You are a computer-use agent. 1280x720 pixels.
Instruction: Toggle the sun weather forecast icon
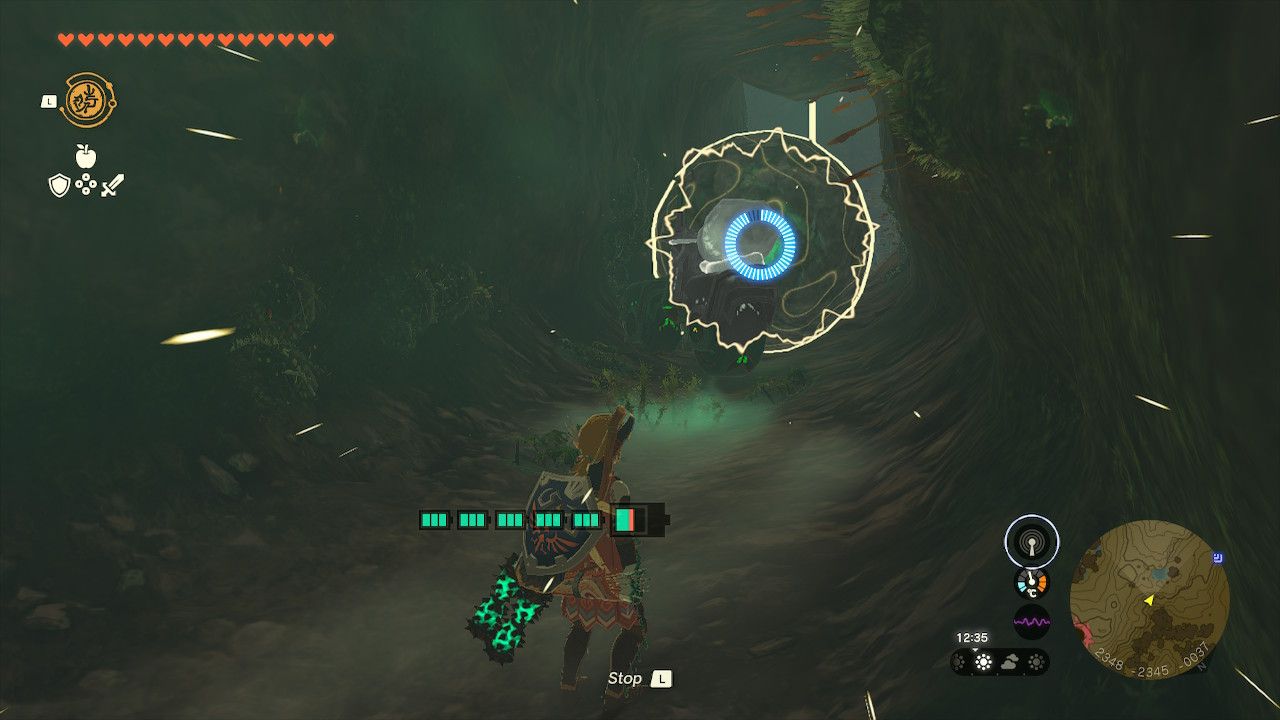(x=983, y=662)
